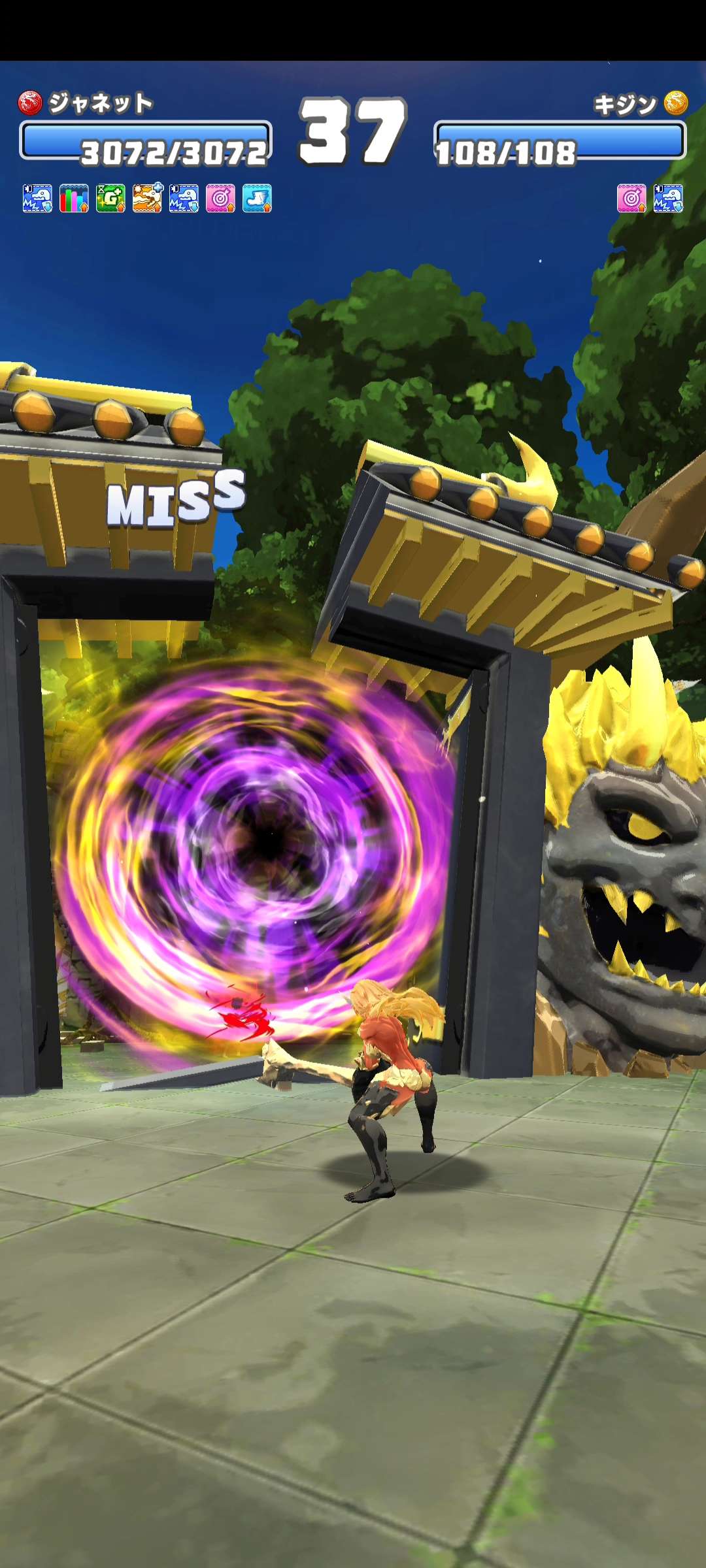The height and width of the screenshot is (1568, 706).
Task: Check ジャネット's pink target buff icon
Action: (x=220, y=198)
